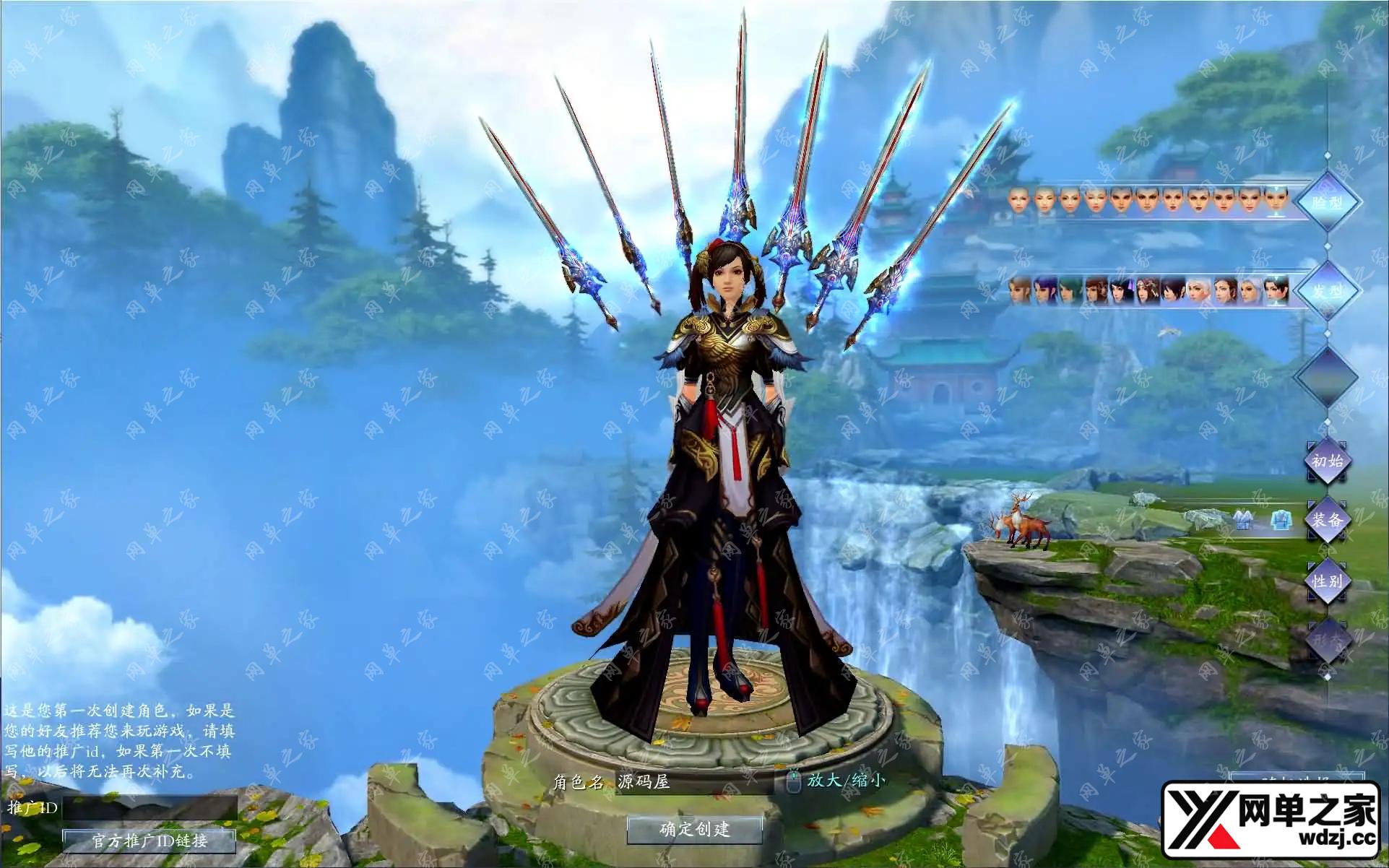Select the first hairstyle thumbnail with brown hair
Screen dimensions: 1389x868
1019,290
